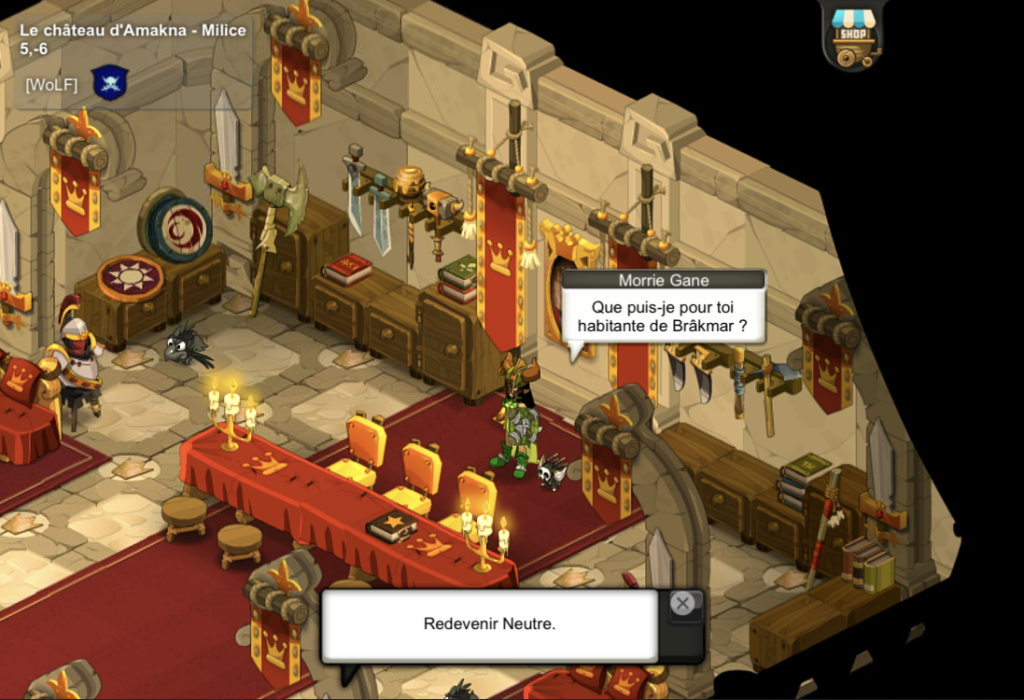Close the dialogue with the X button

pos(682,603)
